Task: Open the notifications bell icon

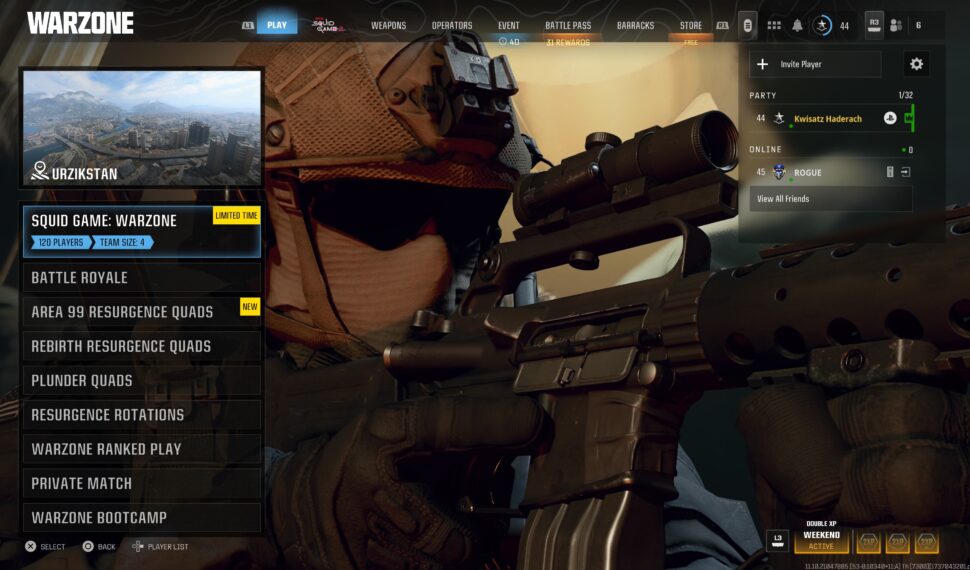Action: (798, 25)
